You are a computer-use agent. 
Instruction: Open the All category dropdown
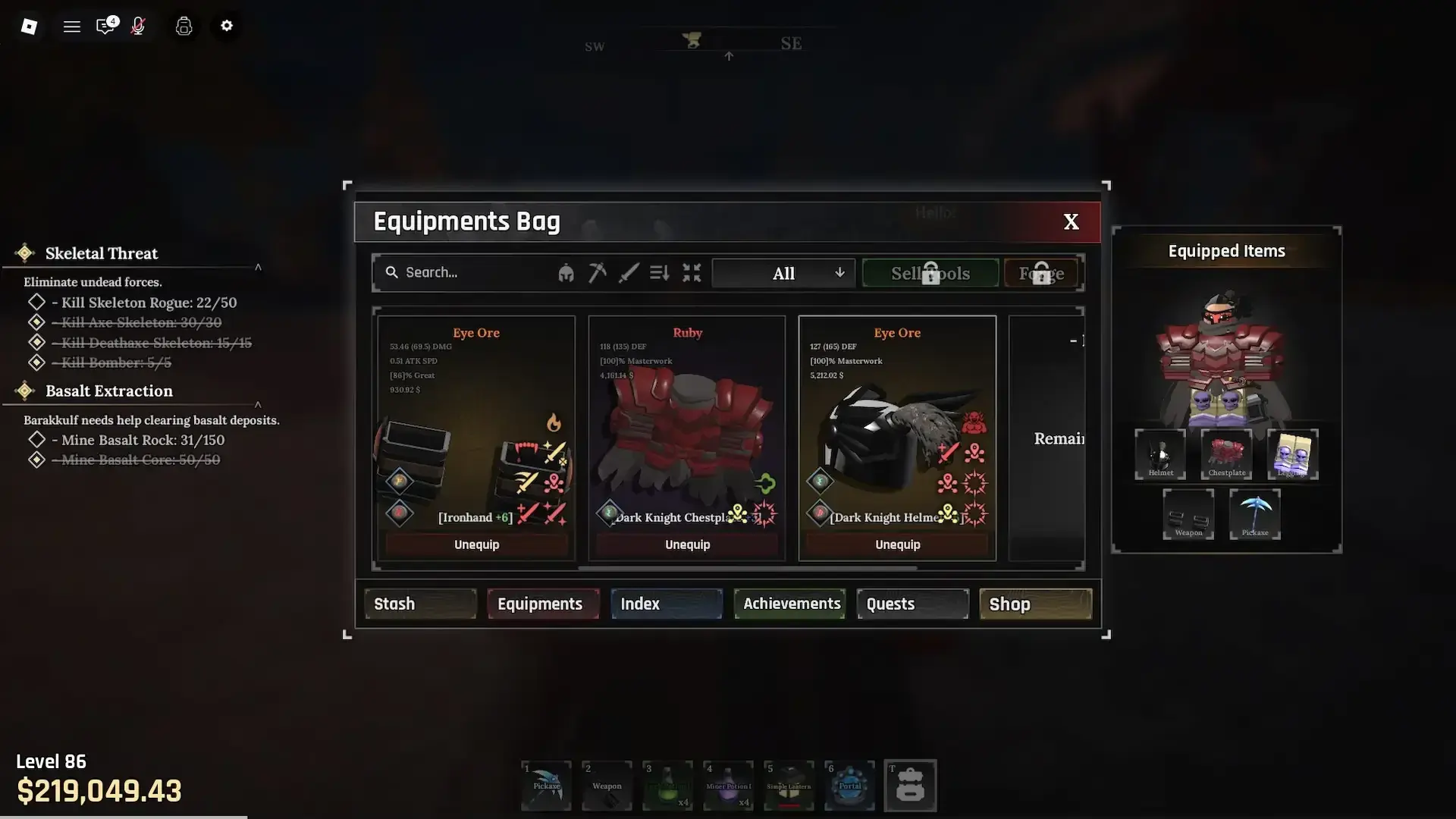point(783,273)
